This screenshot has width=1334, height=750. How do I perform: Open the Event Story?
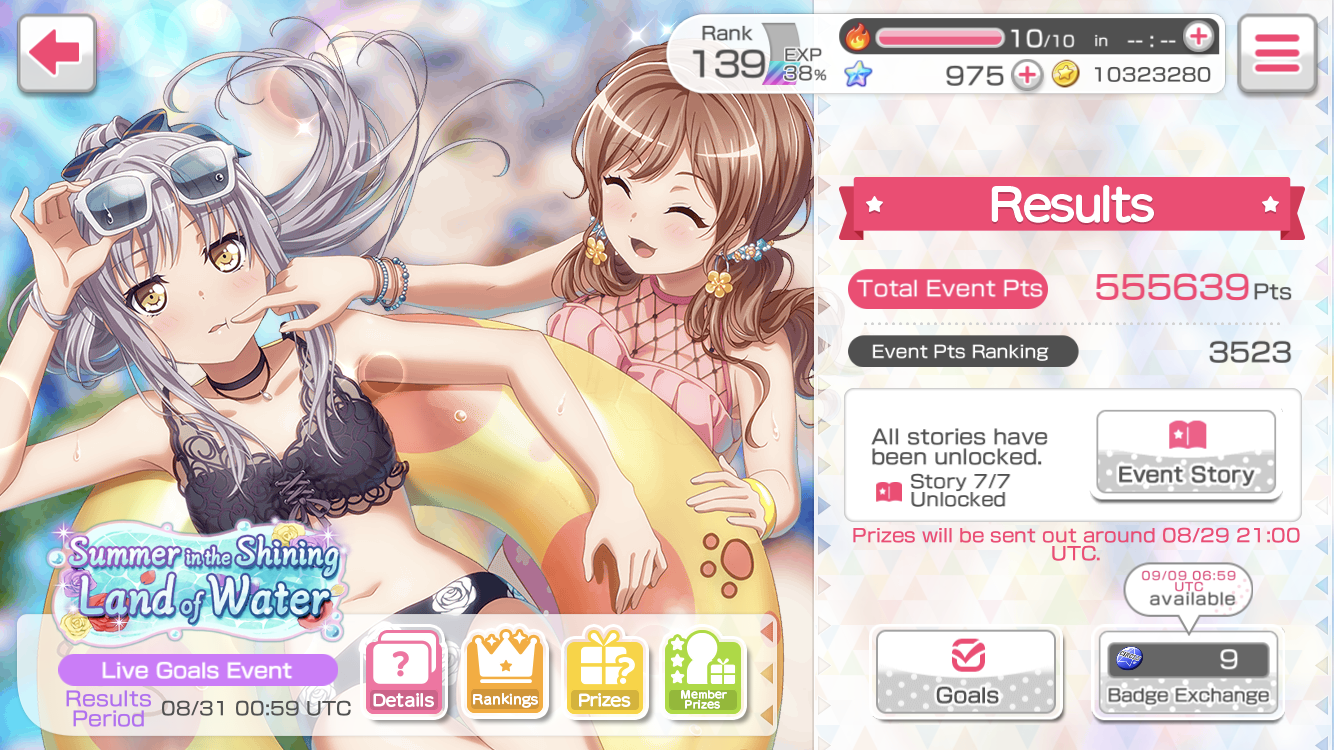pyautogui.click(x=1186, y=454)
